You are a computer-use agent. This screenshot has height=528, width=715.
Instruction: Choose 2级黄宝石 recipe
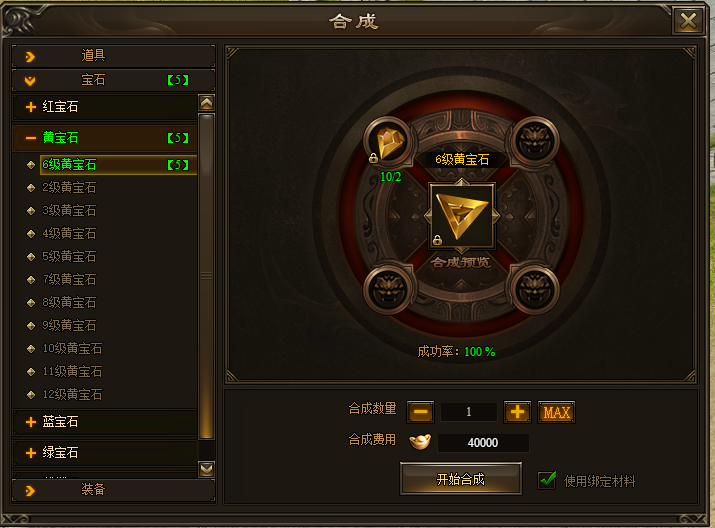[70, 187]
